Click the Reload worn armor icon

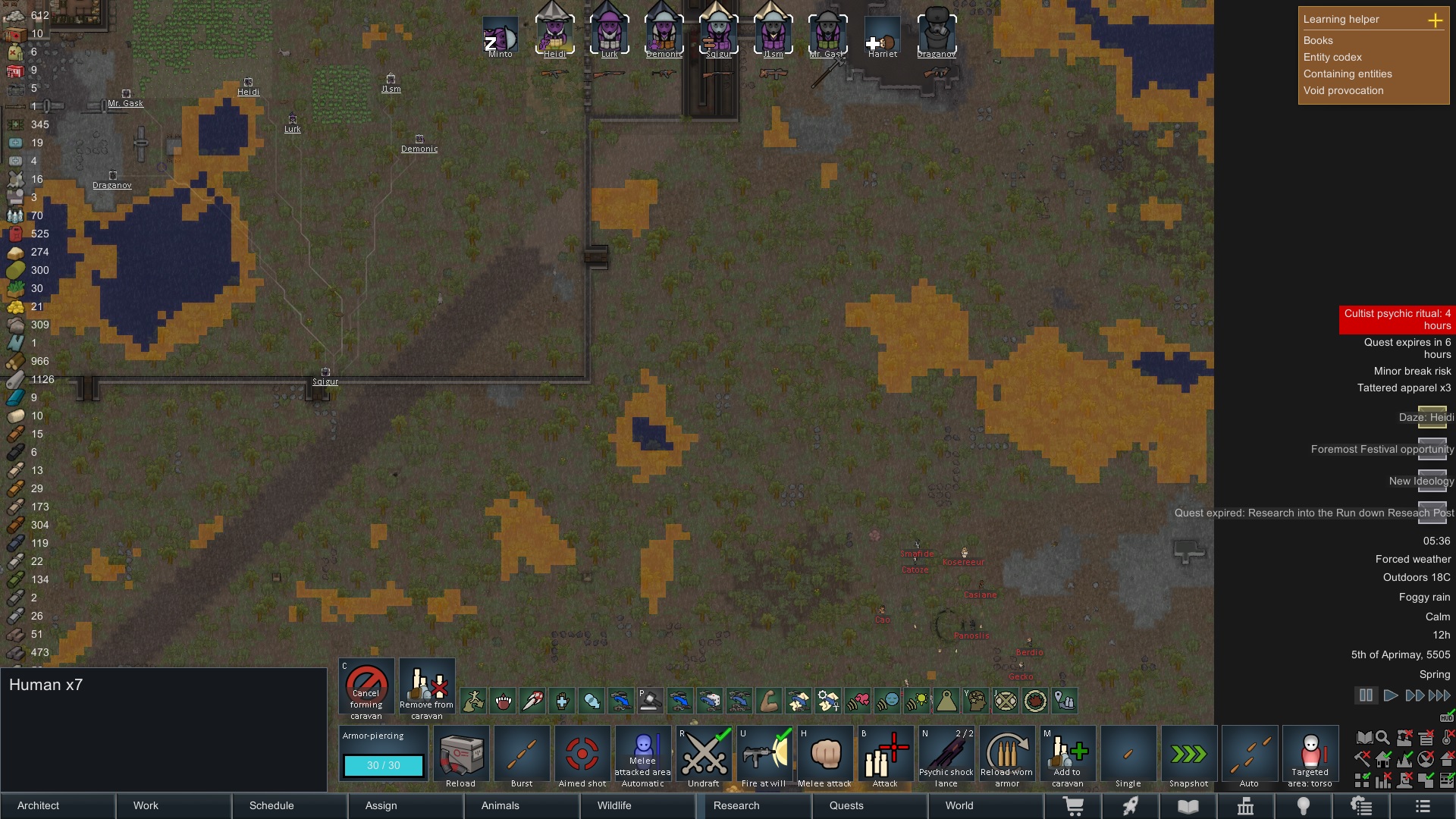click(x=1006, y=755)
